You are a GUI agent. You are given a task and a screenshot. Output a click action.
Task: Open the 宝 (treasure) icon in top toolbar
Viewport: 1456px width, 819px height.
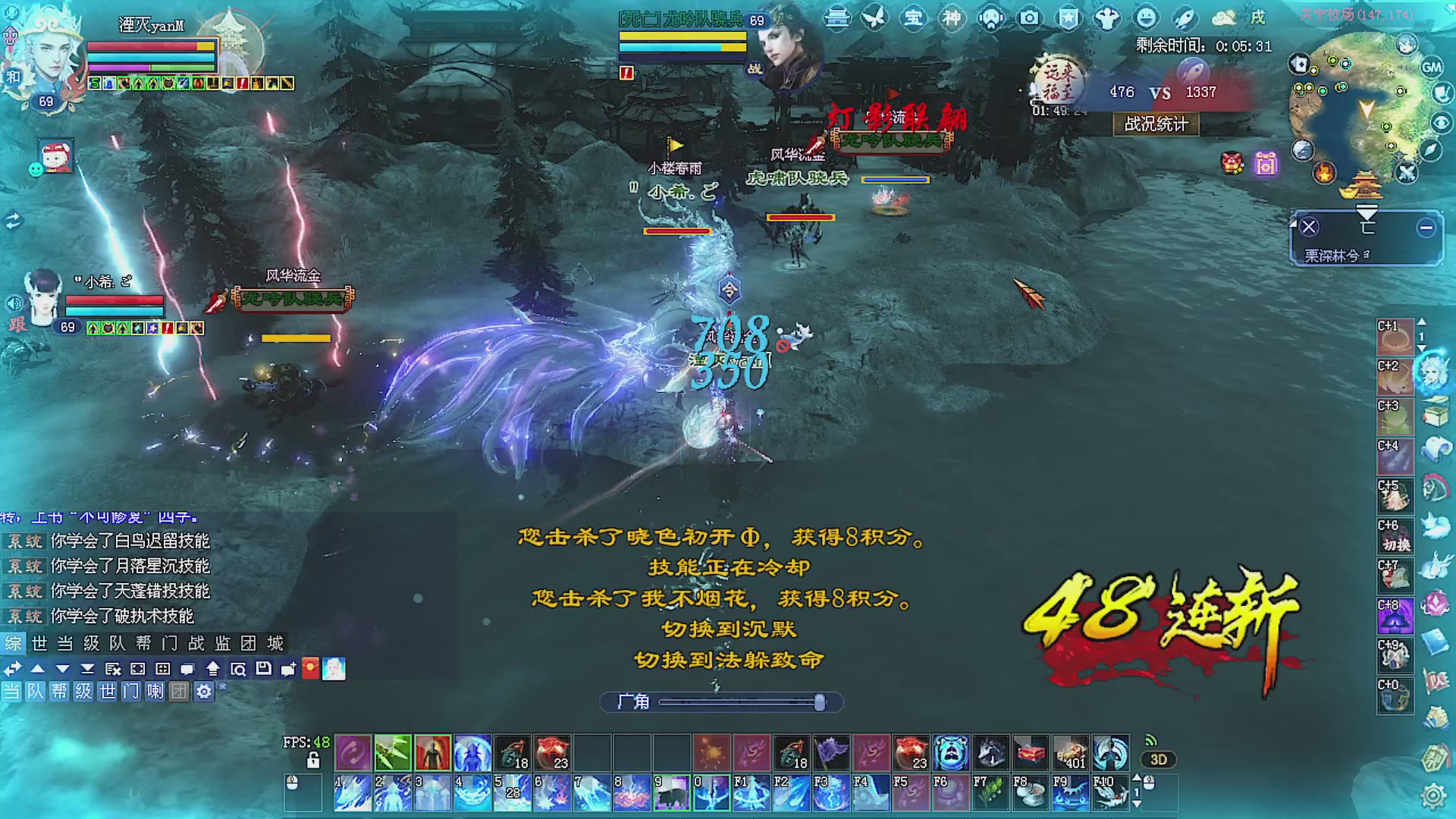click(914, 19)
